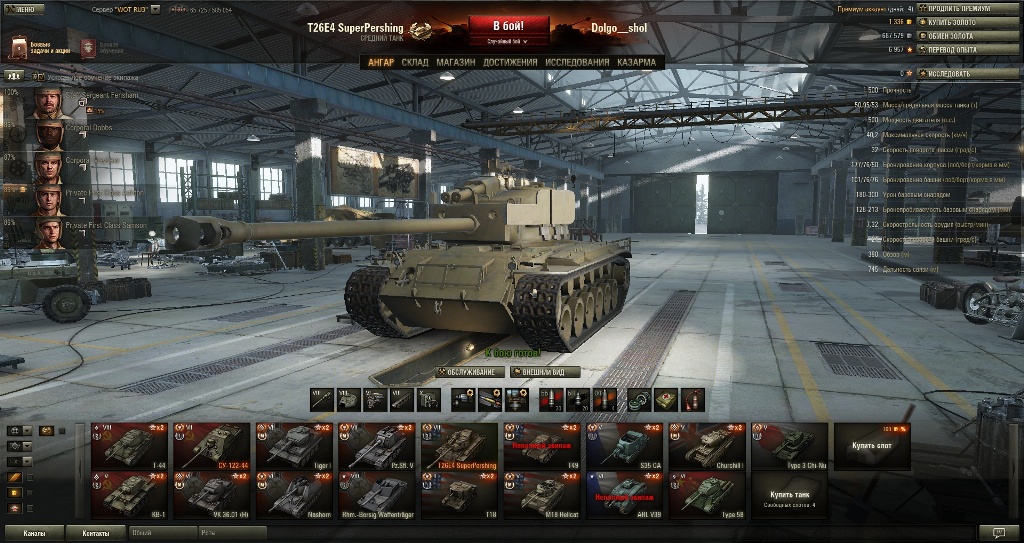
Task: Open the Каналы chat channels
Action: click(35, 533)
